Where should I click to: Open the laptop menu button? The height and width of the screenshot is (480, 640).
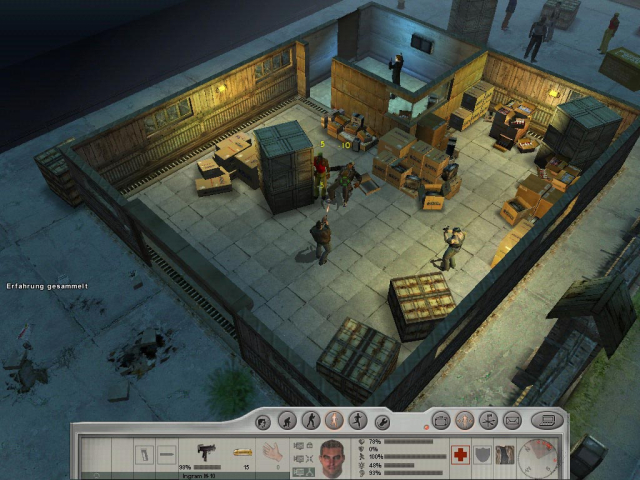(x=546, y=421)
